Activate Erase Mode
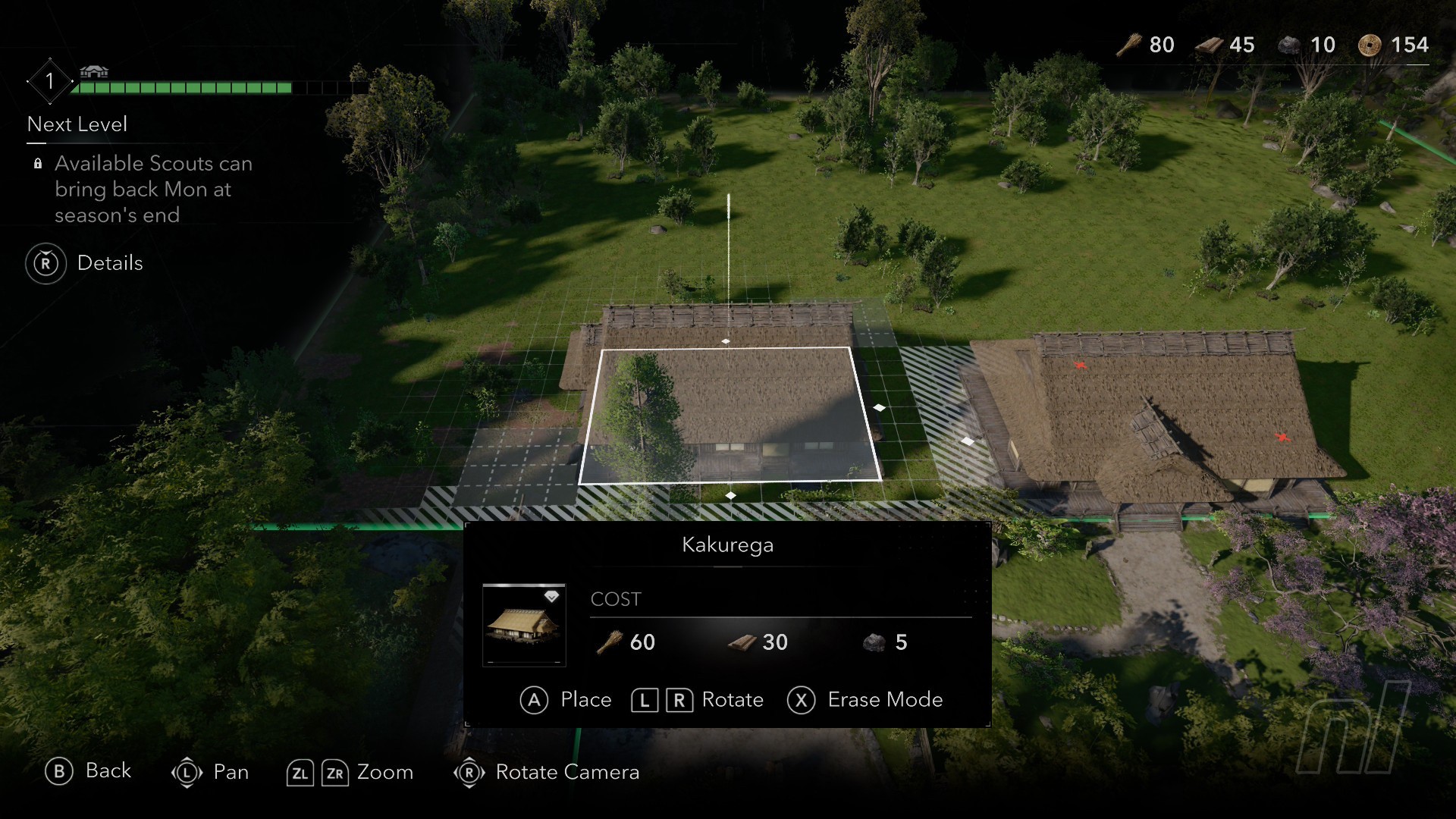This screenshot has height=819, width=1456. pos(884,699)
